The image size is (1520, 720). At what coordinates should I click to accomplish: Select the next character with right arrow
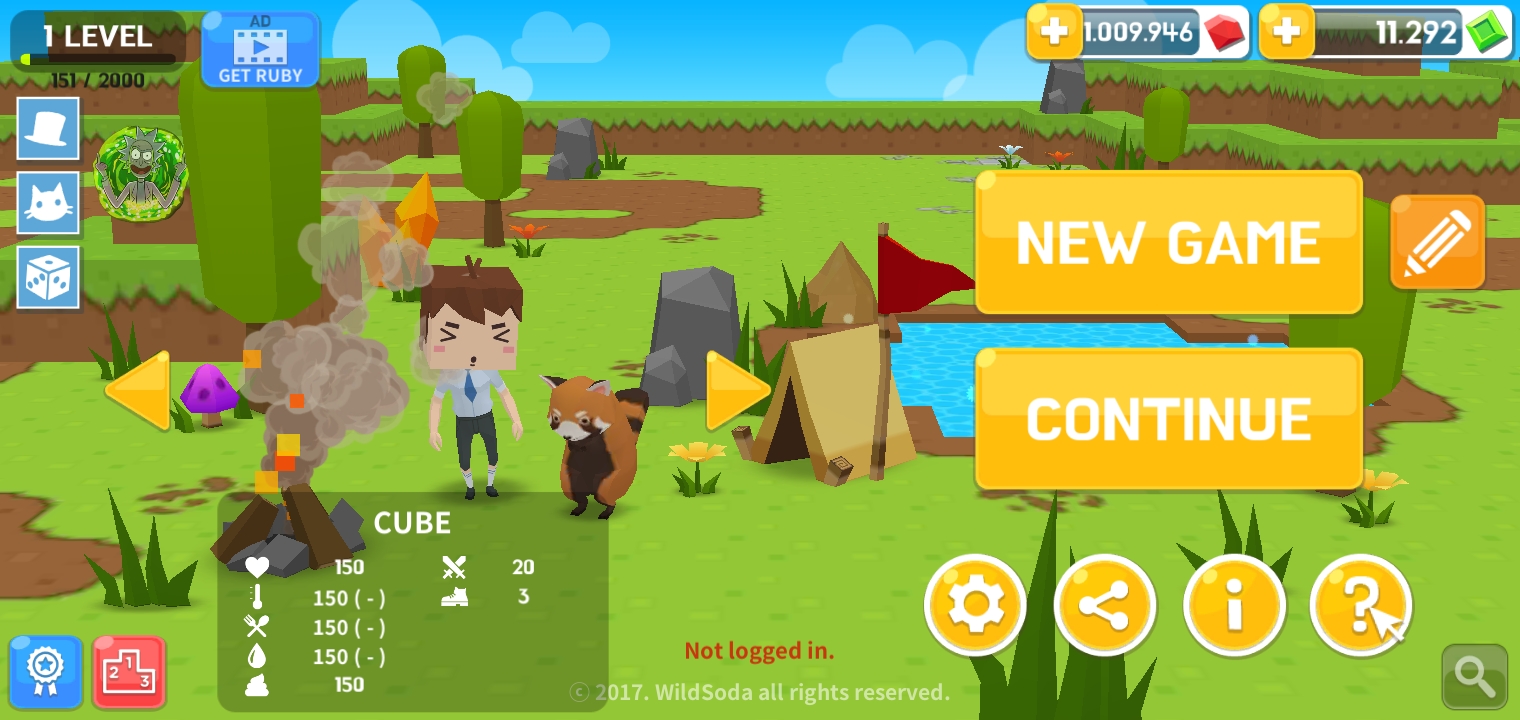(x=737, y=391)
